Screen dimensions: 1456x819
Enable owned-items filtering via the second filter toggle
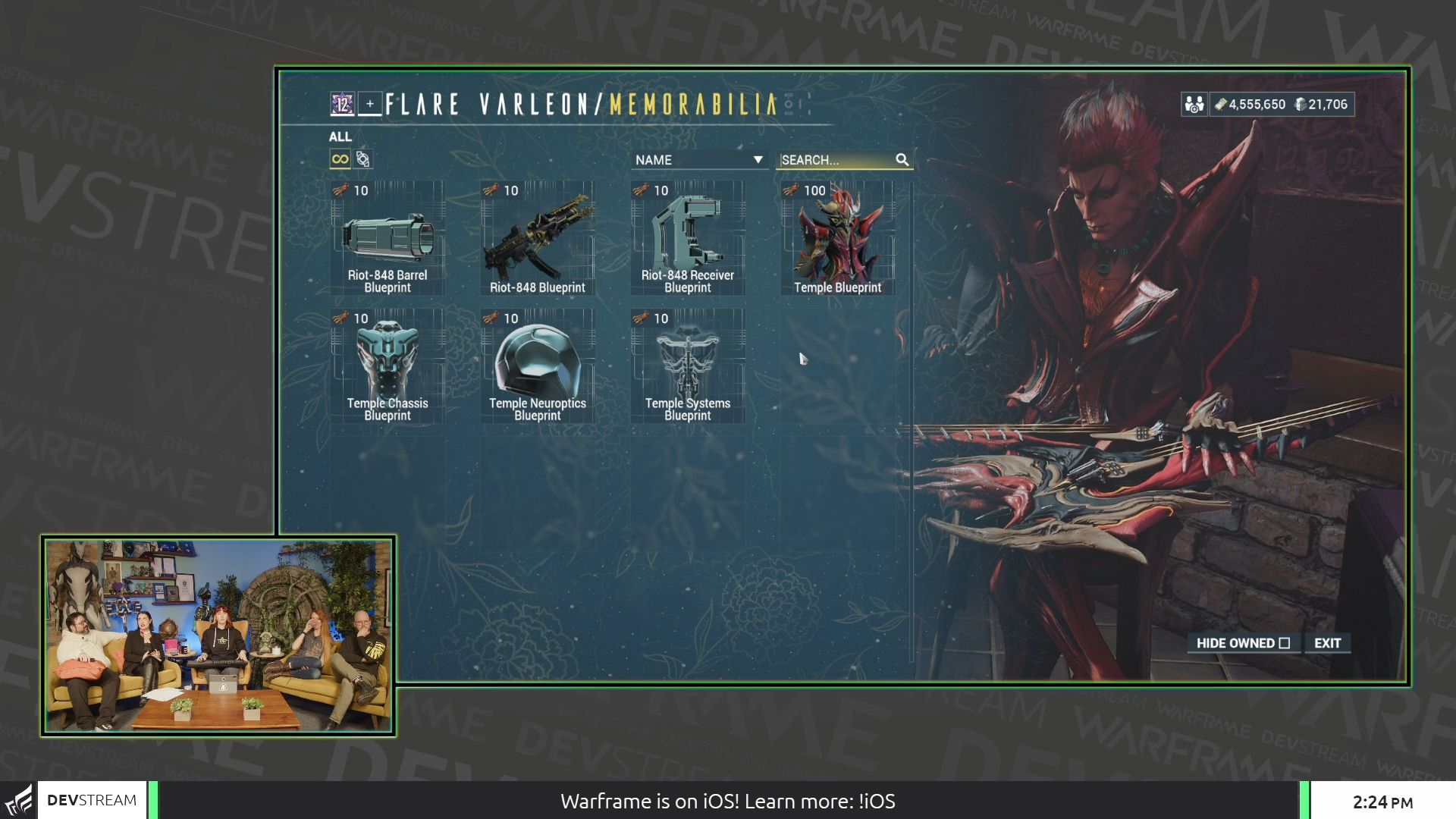click(x=363, y=159)
